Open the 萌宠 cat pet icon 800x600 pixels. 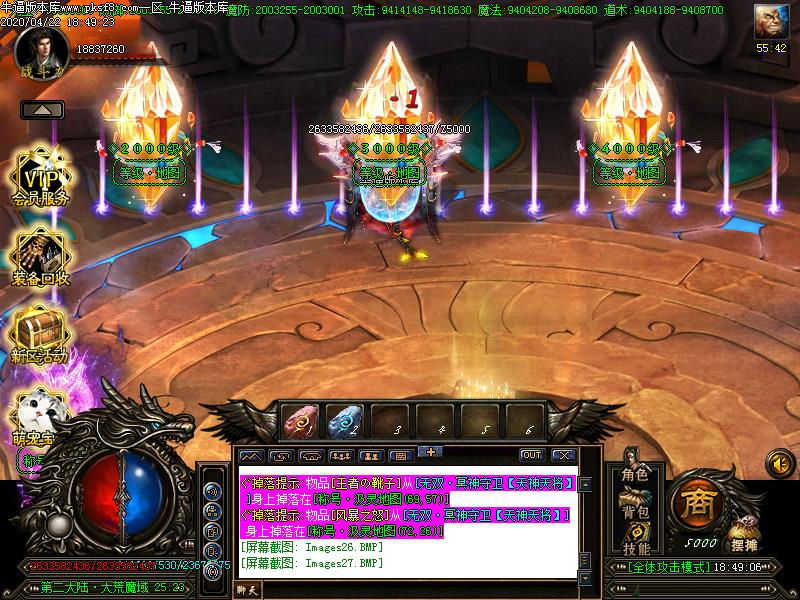coord(37,410)
